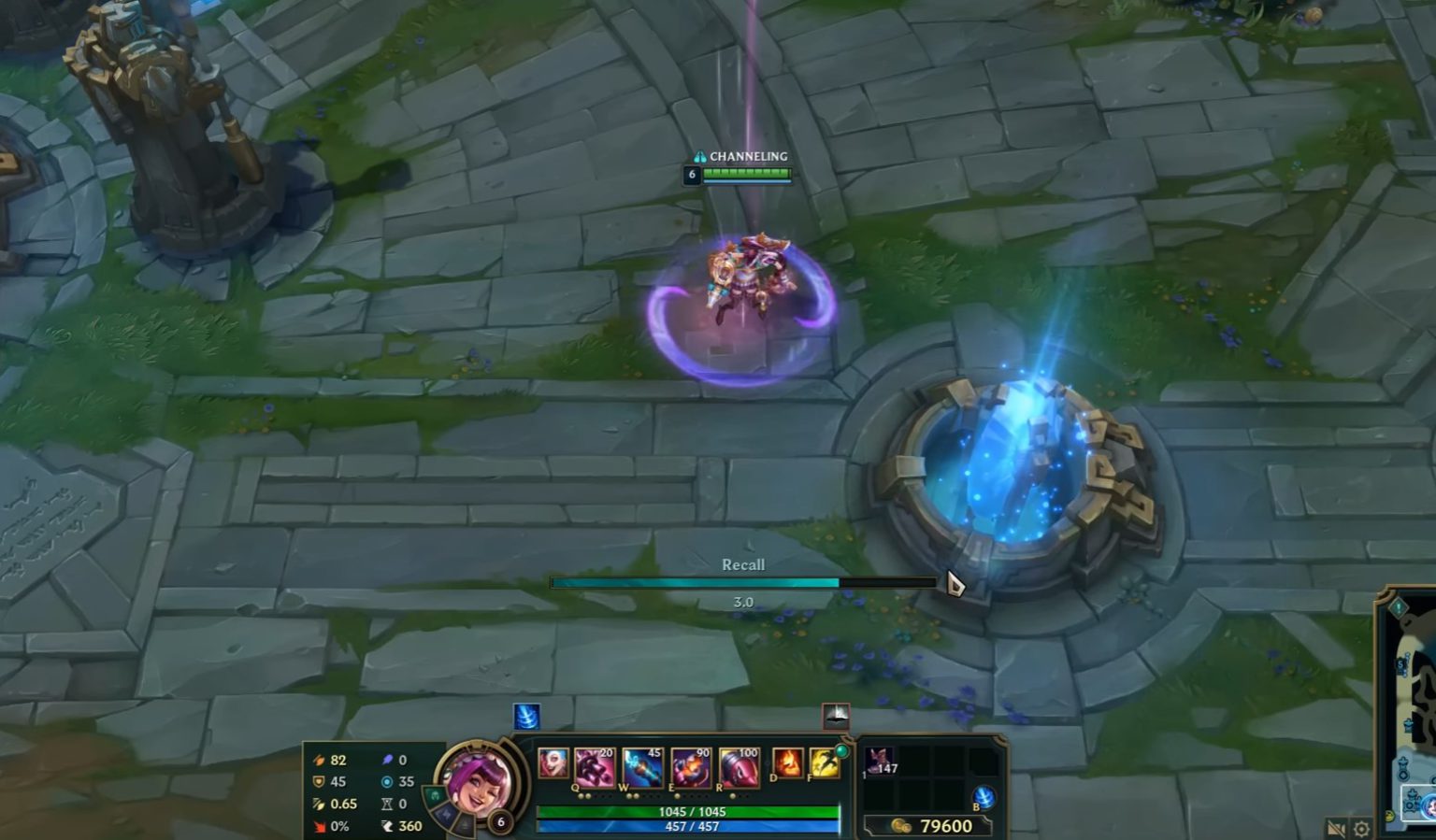Toggle the crossed-out camera icon near the minimap
This screenshot has height=840, width=1436.
pos(1336,826)
